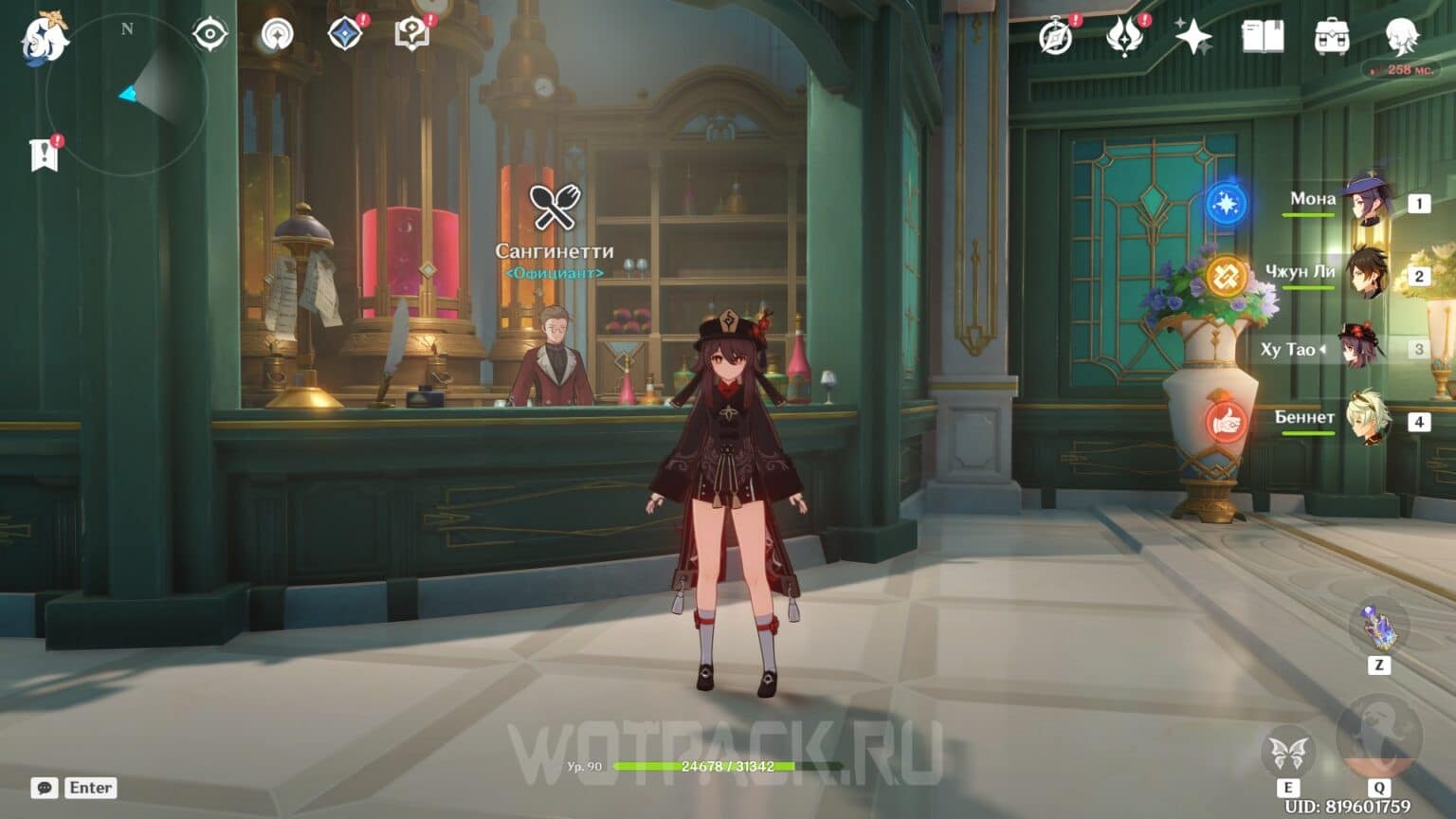Open the Tutorials question-mark book icon
This screenshot has width=1456, height=819.
[x=411, y=34]
